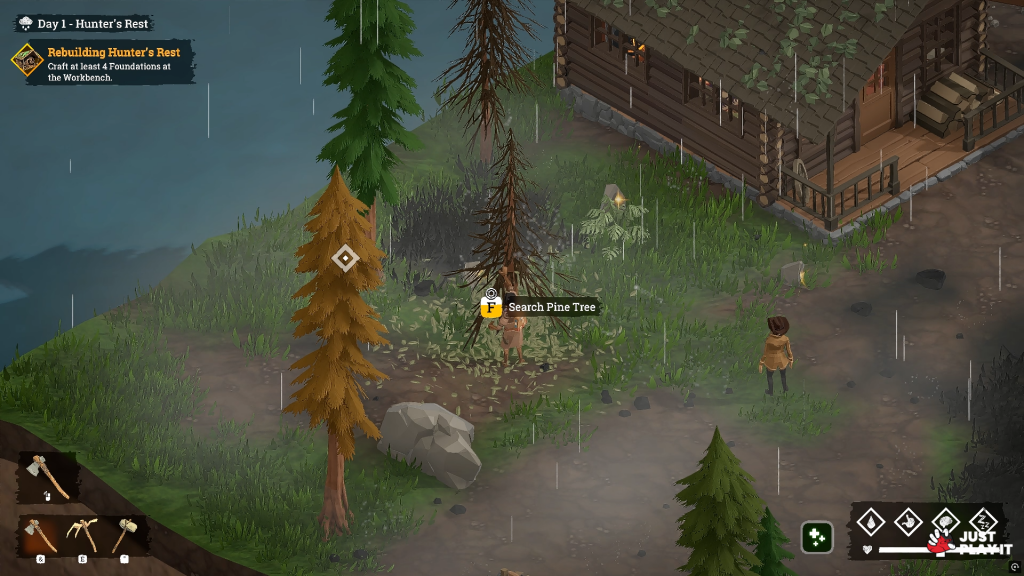Click the green sparkle plus button
Screen dimensions: 1024x576
(x=816, y=537)
